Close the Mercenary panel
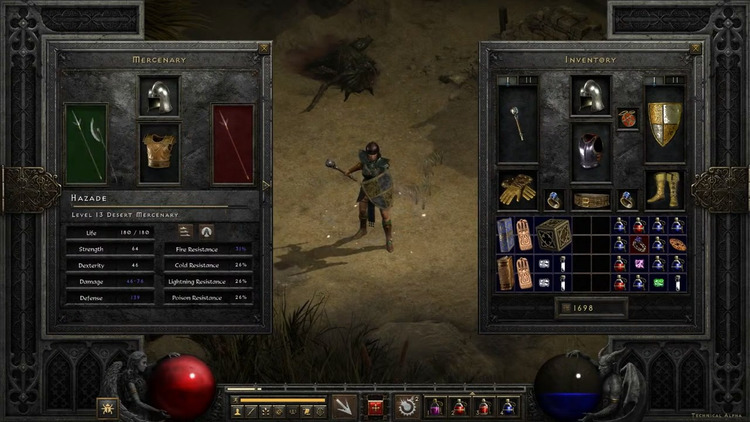The height and width of the screenshot is (422, 750). click(263, 47)
